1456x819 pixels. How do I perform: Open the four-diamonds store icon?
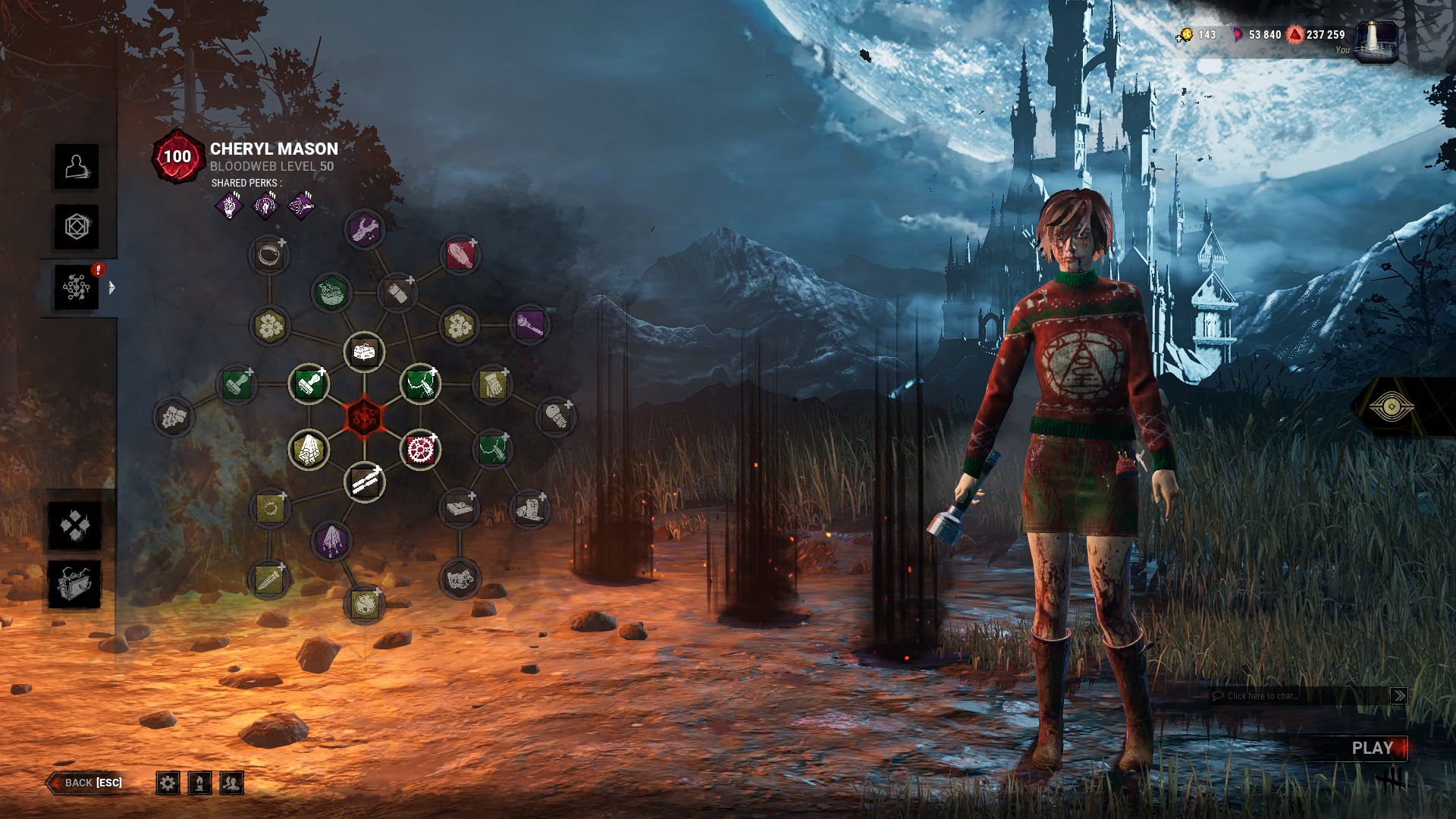coord(75,525)
